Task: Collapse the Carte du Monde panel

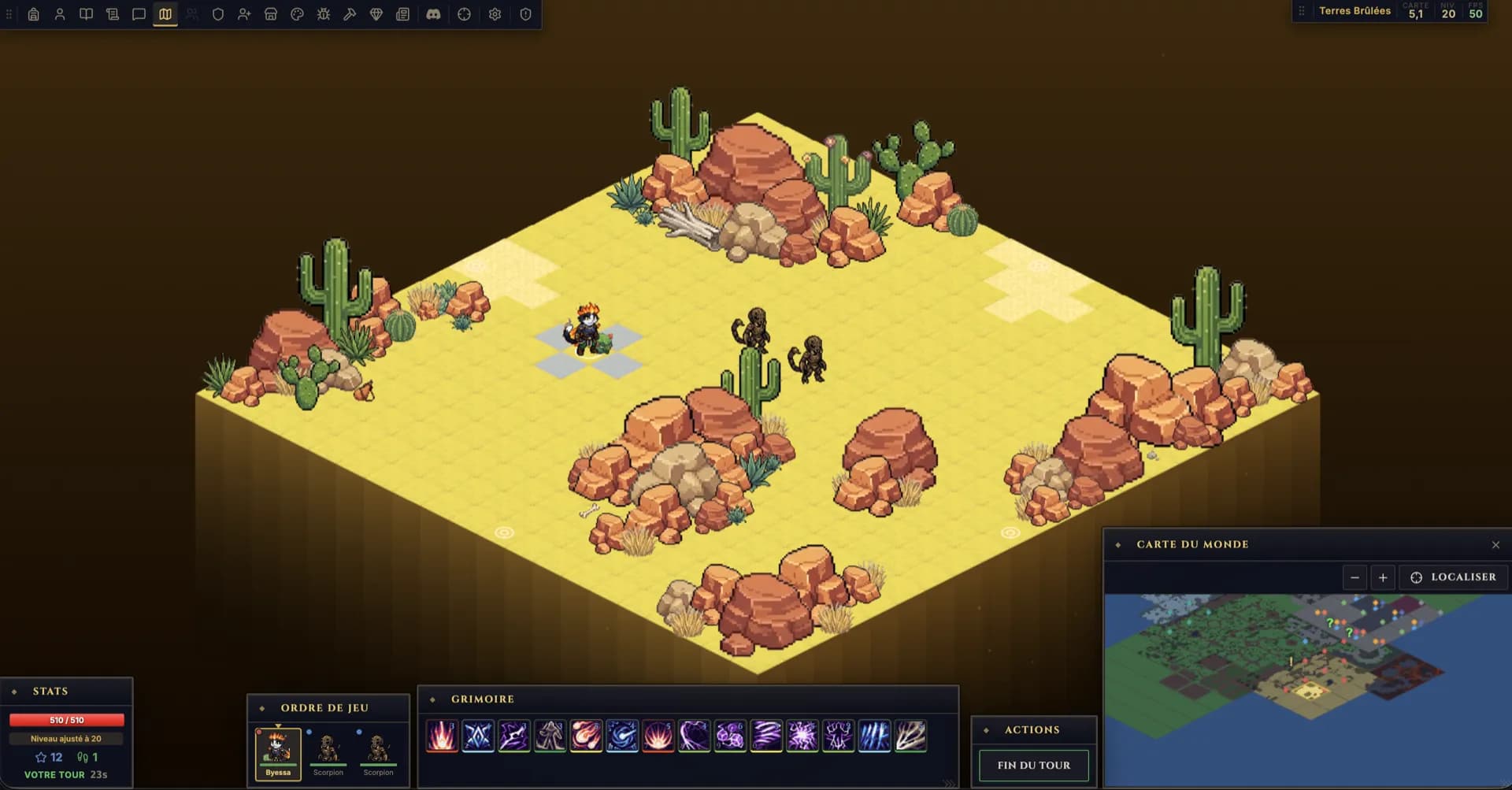Action: tap(1495, 544)
